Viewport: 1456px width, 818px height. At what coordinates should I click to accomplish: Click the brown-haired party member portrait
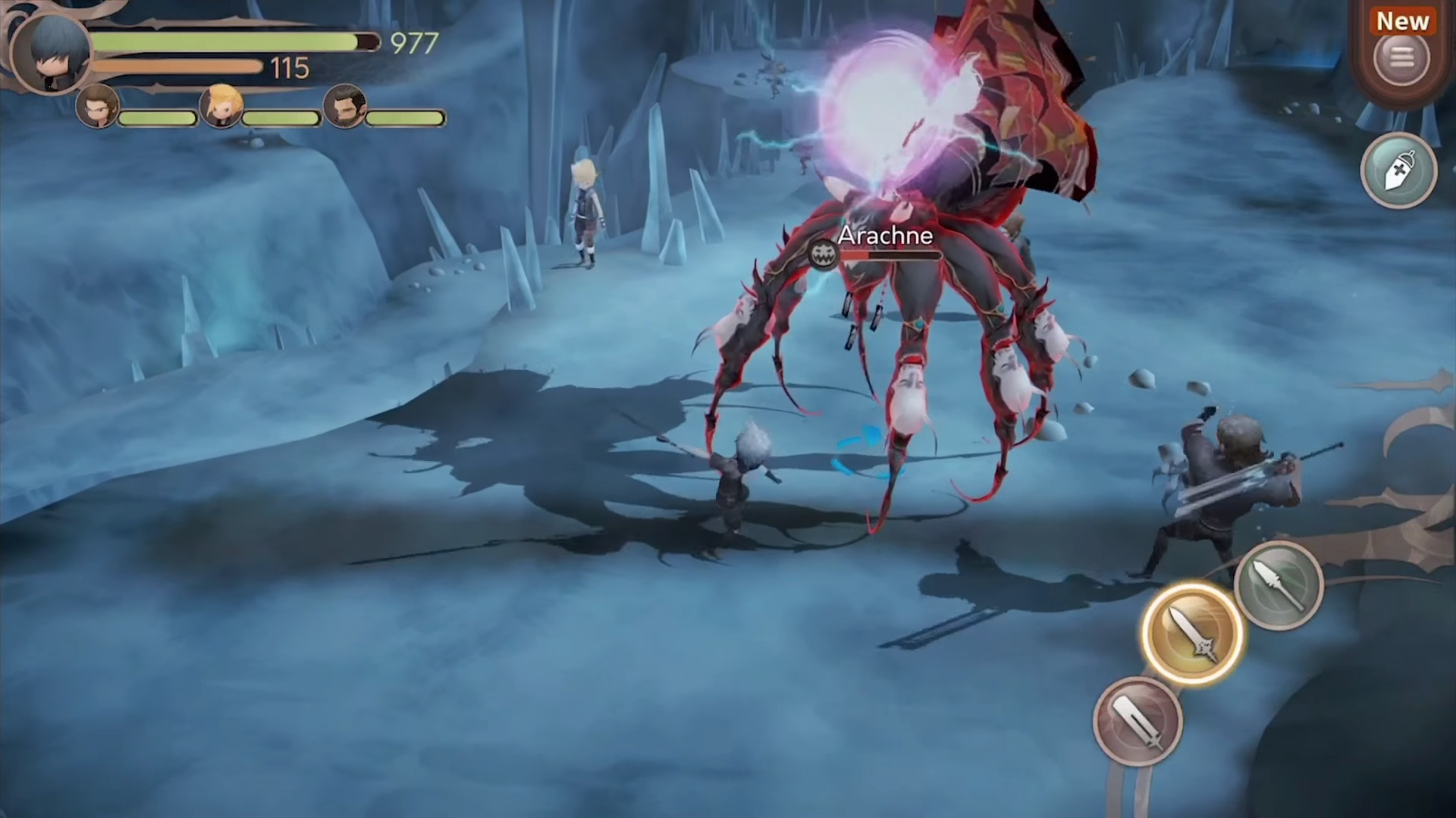click(98, 106)
